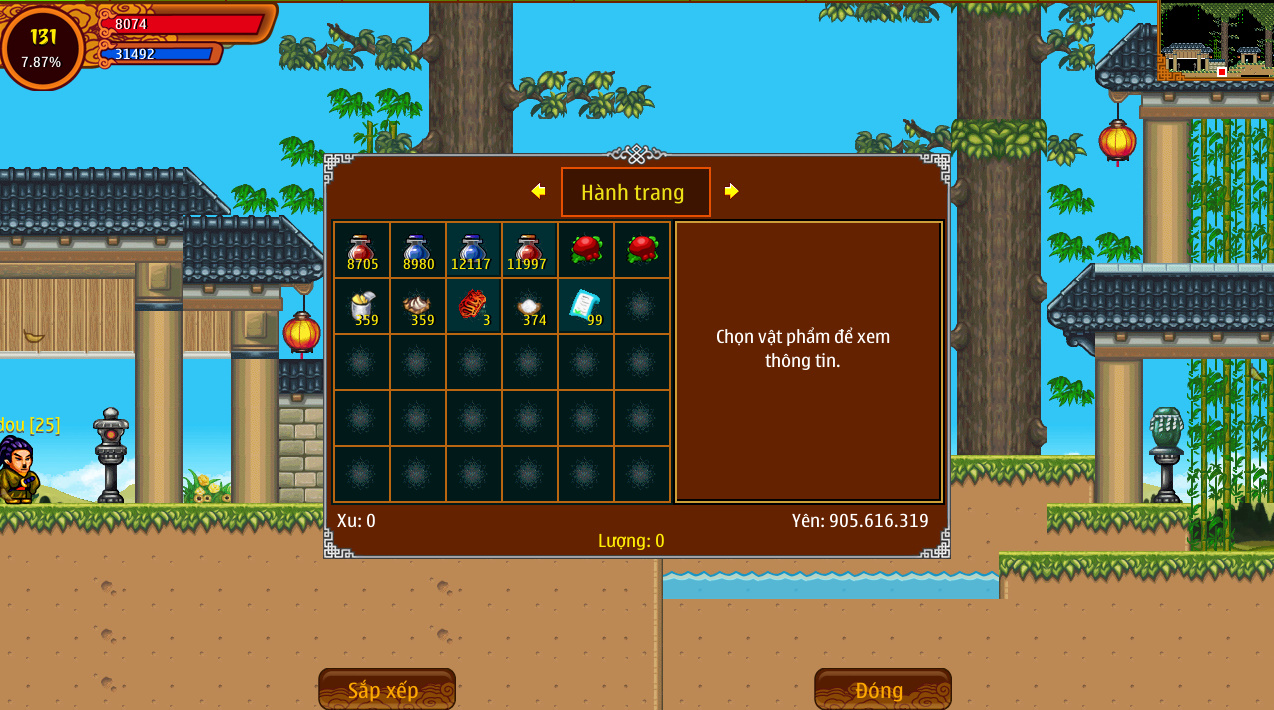Go to the previous panel with the left arrow

pos(538,191)
